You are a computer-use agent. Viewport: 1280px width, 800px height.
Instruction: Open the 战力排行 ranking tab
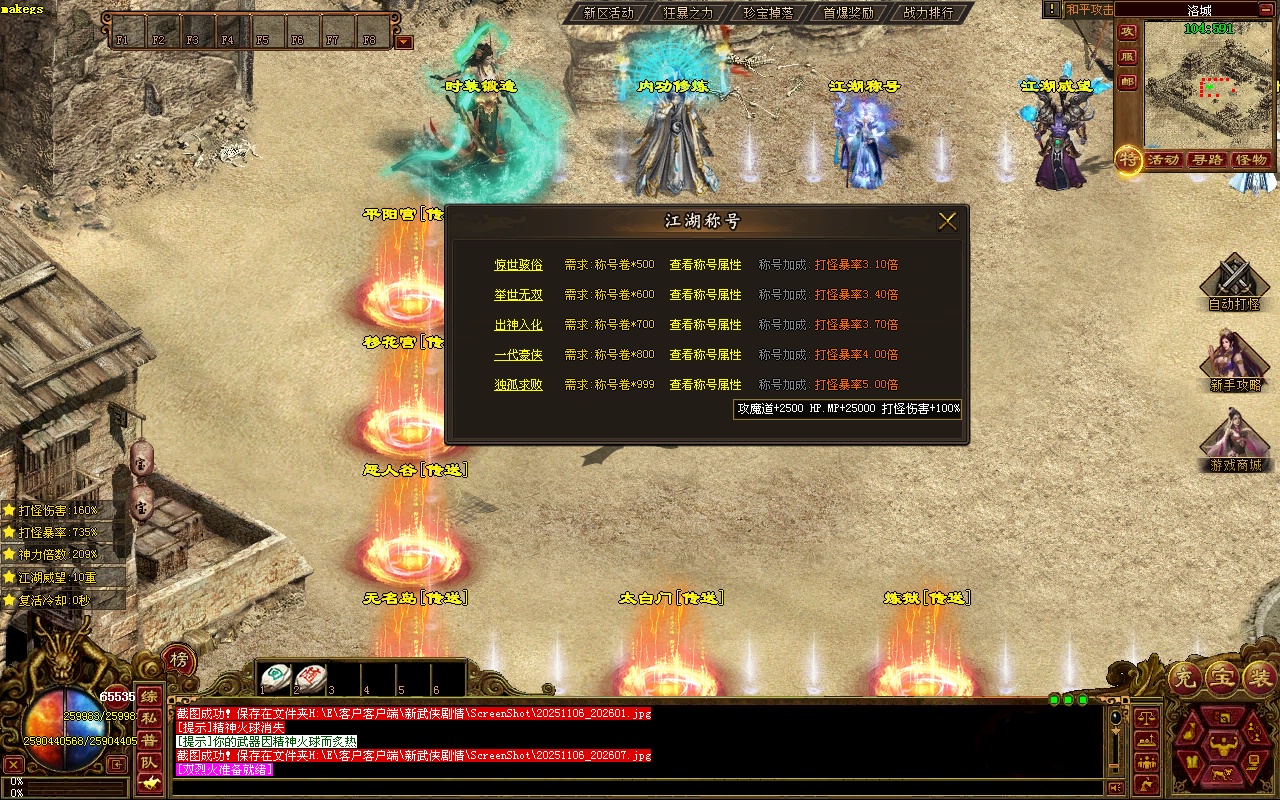coord(928,13)
